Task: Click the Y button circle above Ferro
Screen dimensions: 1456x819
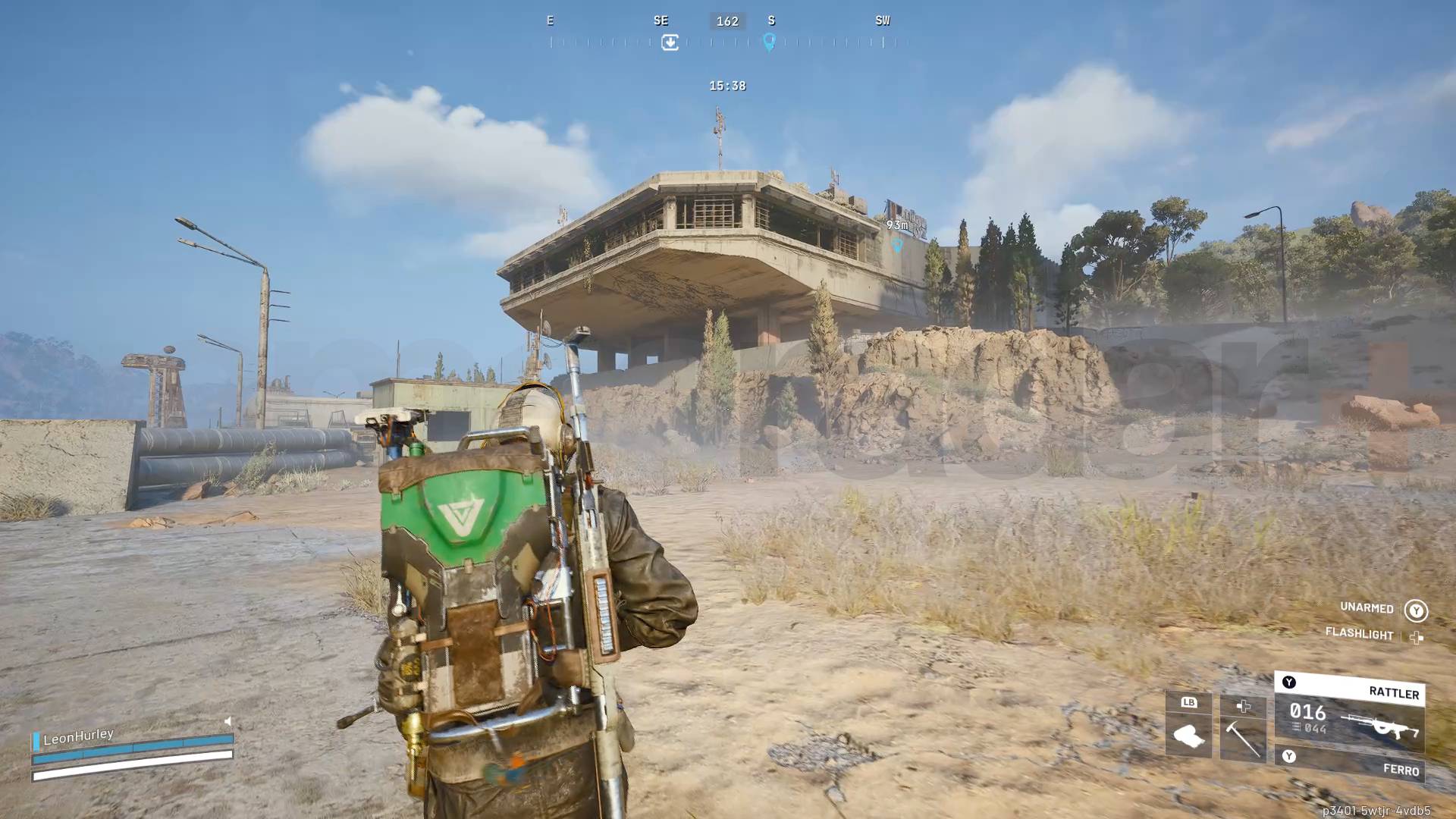Action: [x=1289, y=756]
